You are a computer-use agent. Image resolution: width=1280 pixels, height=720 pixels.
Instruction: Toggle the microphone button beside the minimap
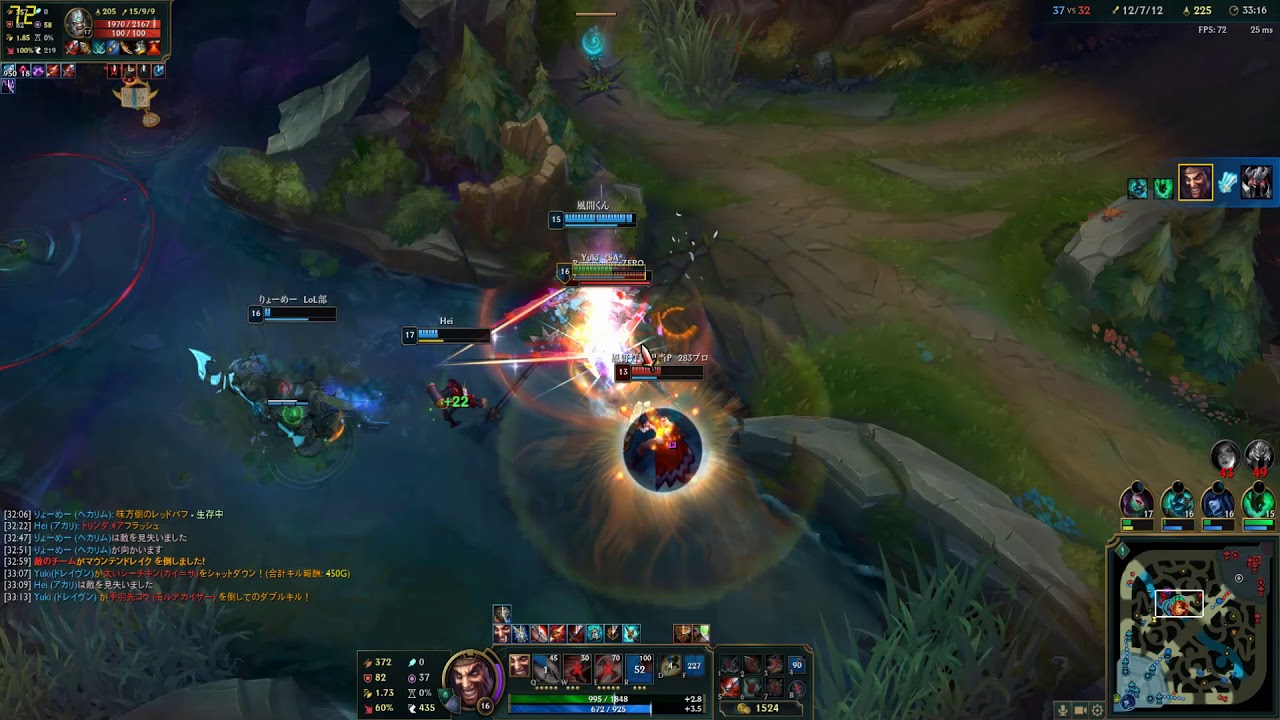pos(1062,710)
